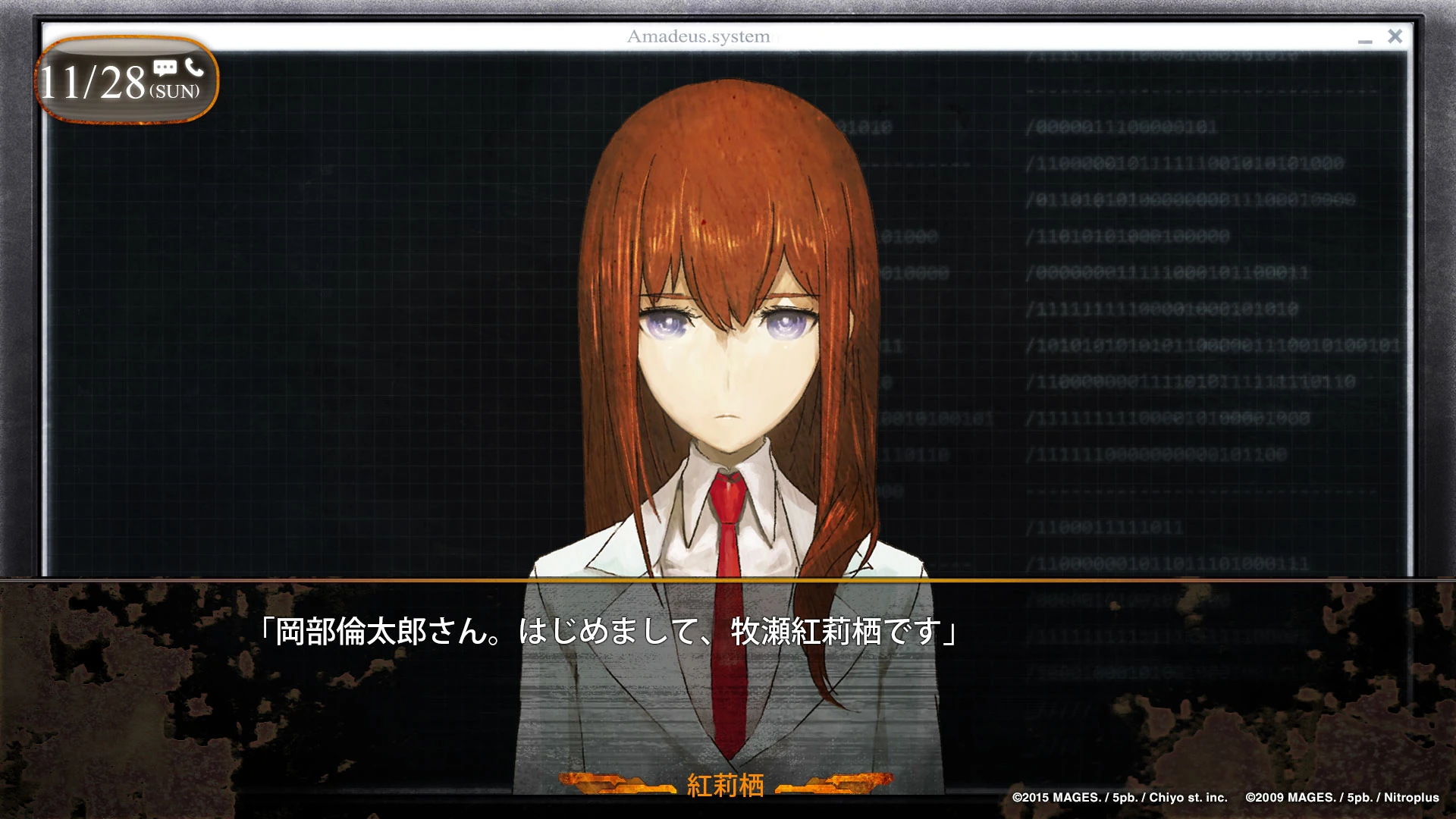Click the three-dot indicator inside the chat bubble

pos(166,67)
